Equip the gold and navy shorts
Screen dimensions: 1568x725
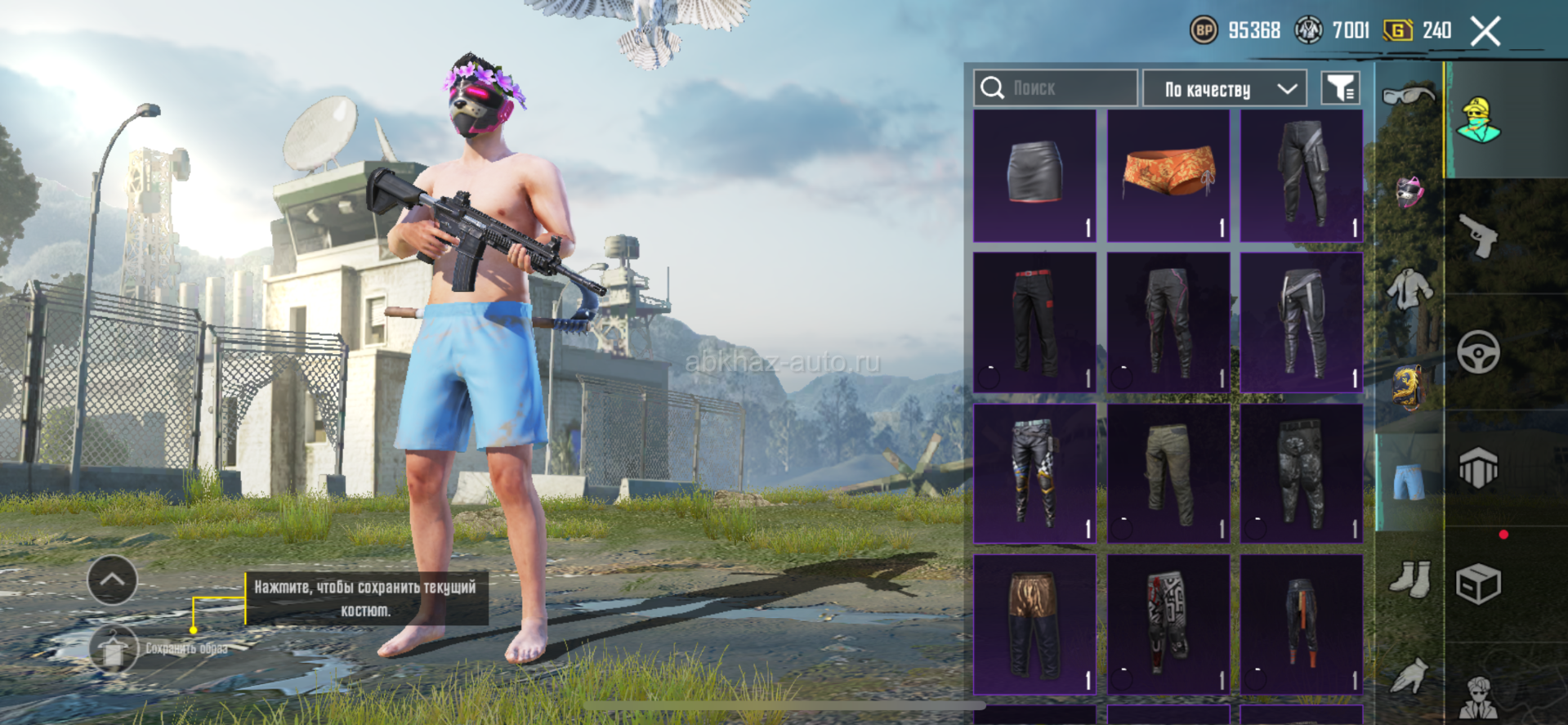coord(1034,624)
